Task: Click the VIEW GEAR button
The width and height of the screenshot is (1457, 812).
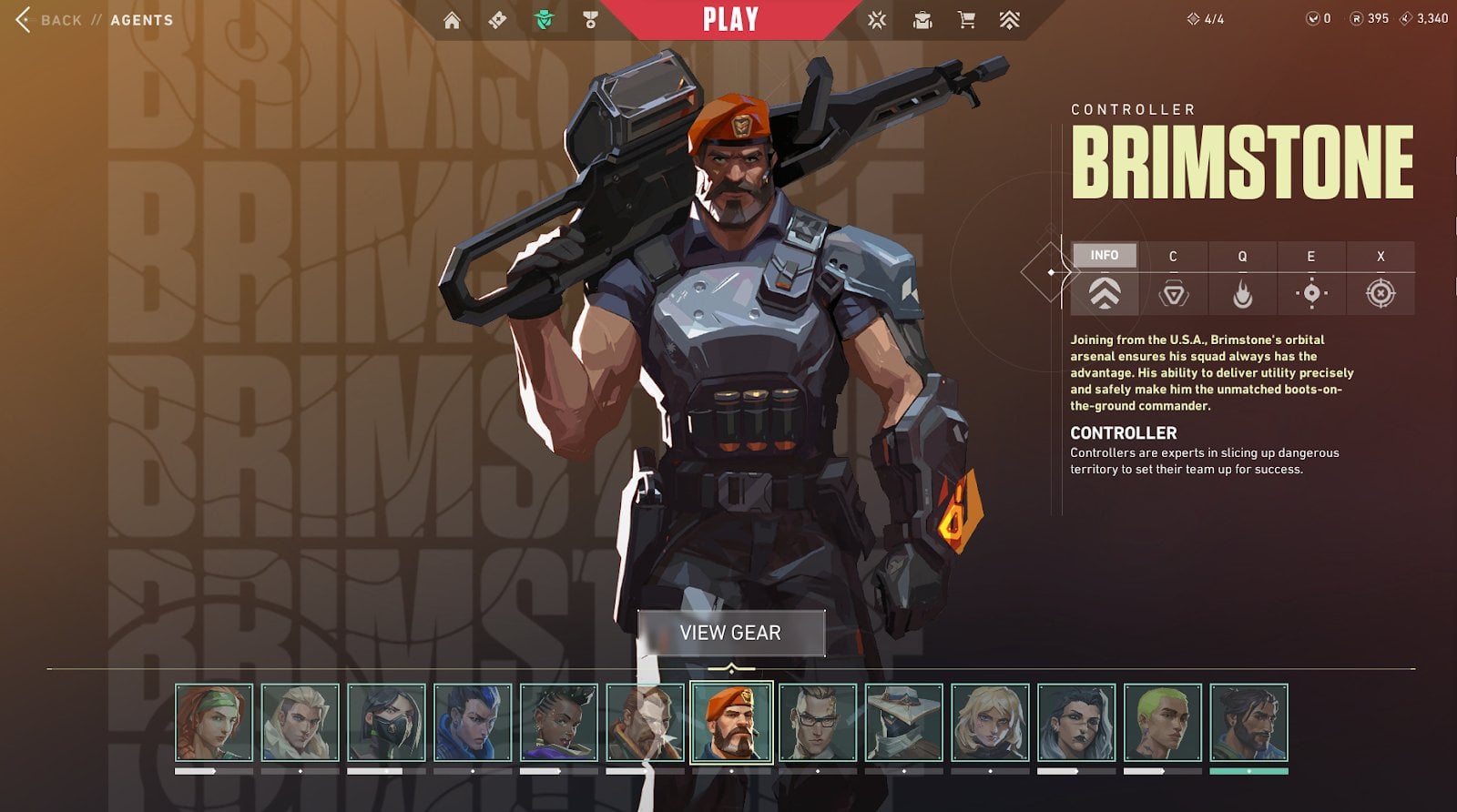Action: click(730, 633)
